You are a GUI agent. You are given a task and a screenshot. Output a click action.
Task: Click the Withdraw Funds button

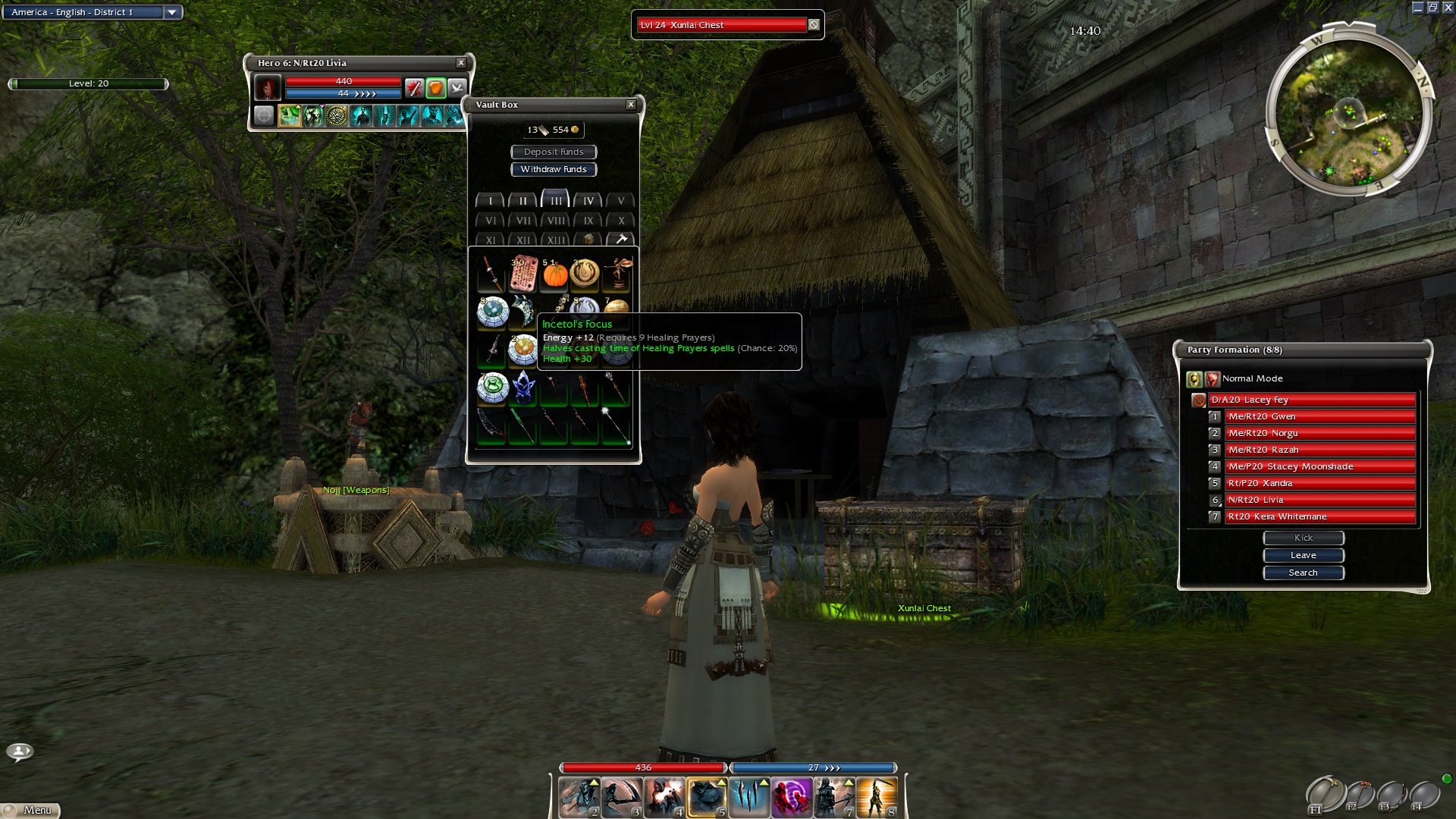pyautogui.click(x=554, y=170)
